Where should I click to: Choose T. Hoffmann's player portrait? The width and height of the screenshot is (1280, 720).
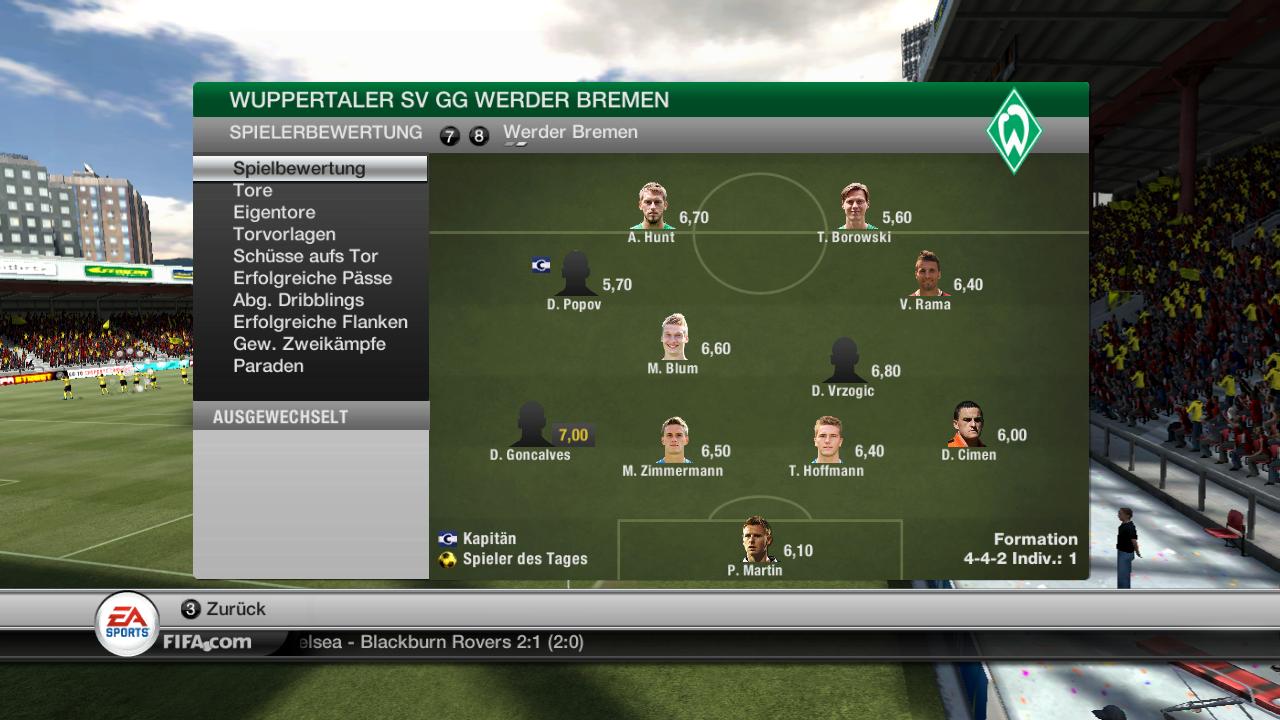[827, 439]
